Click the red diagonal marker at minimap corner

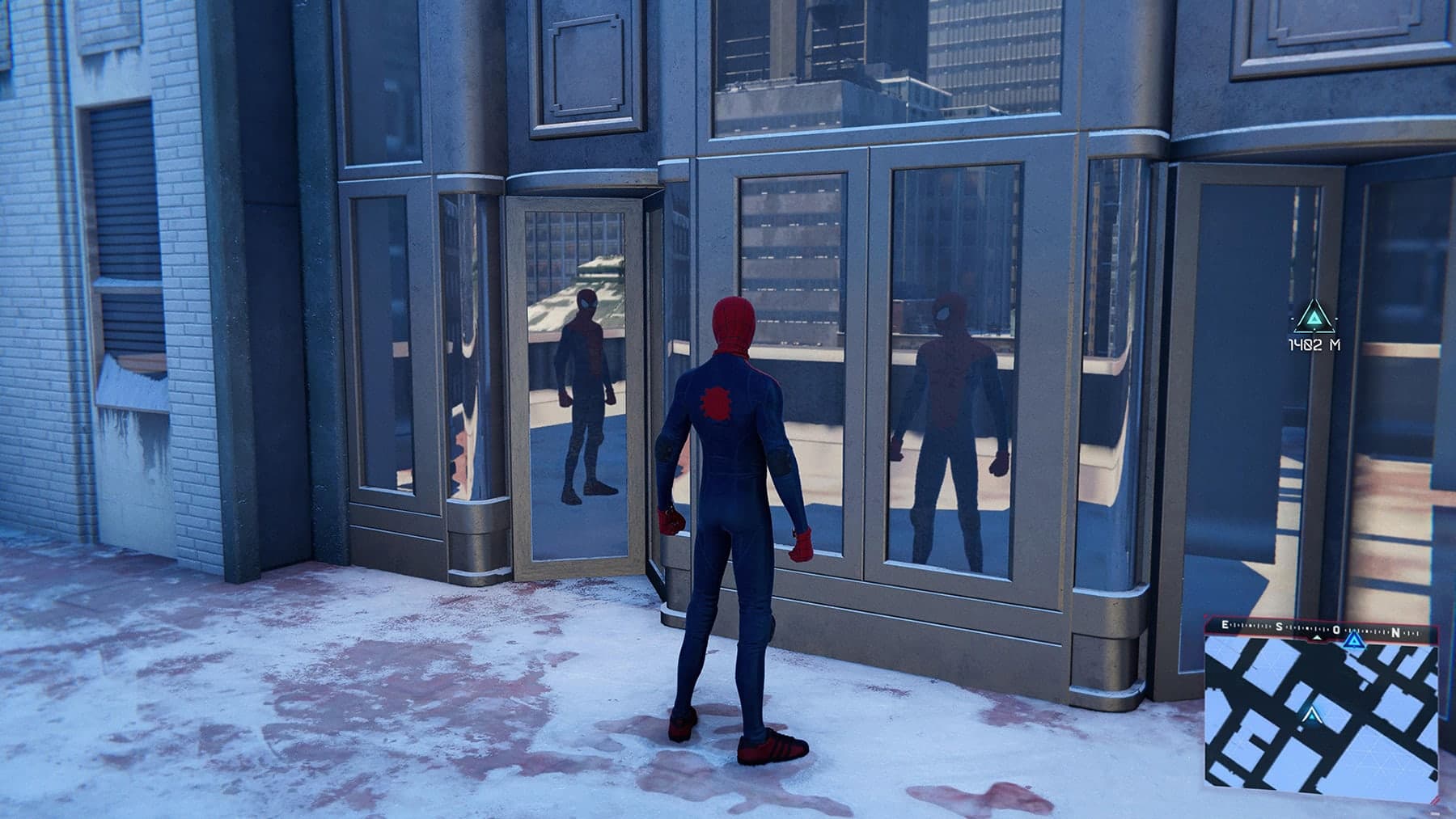point(1436,799)
